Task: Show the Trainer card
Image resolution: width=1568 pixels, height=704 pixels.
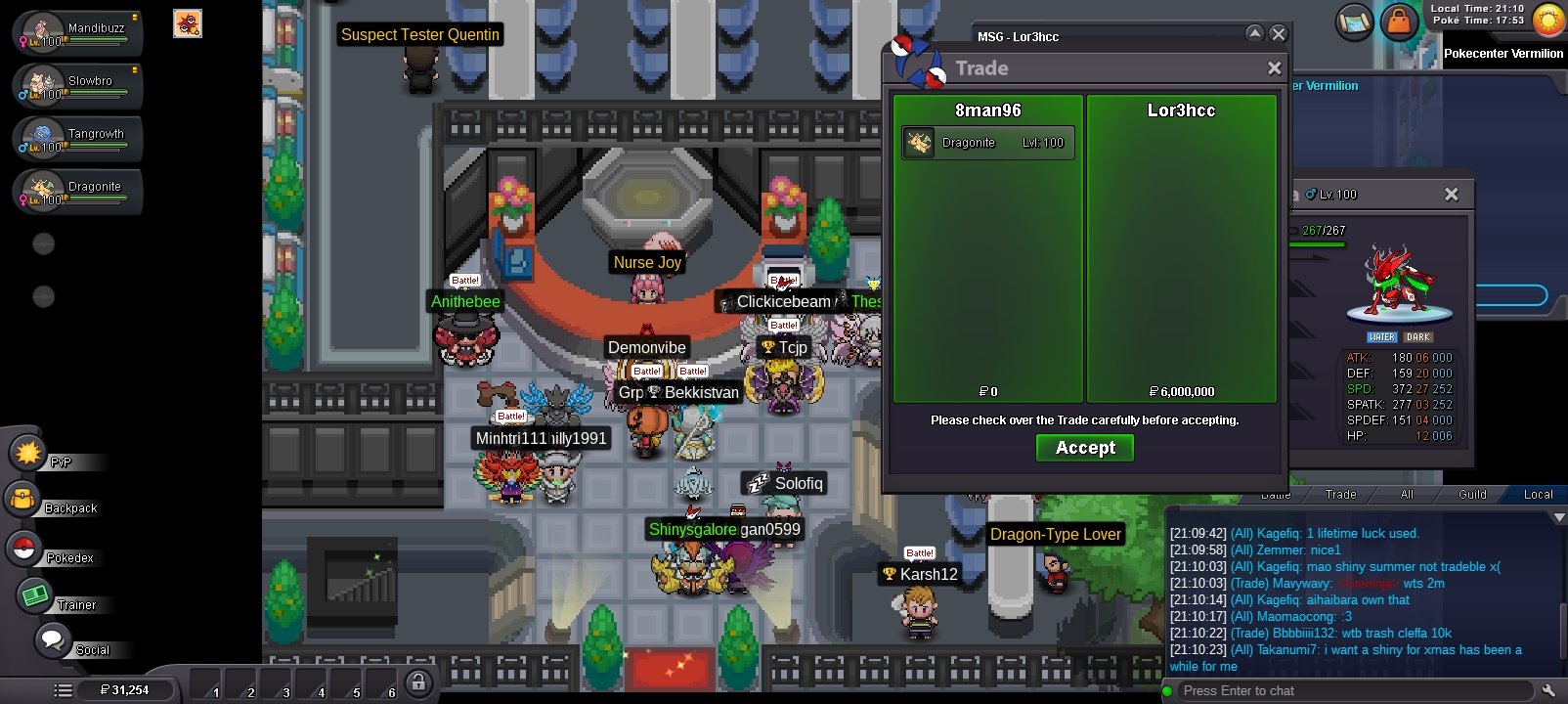Action: [35, 595]
